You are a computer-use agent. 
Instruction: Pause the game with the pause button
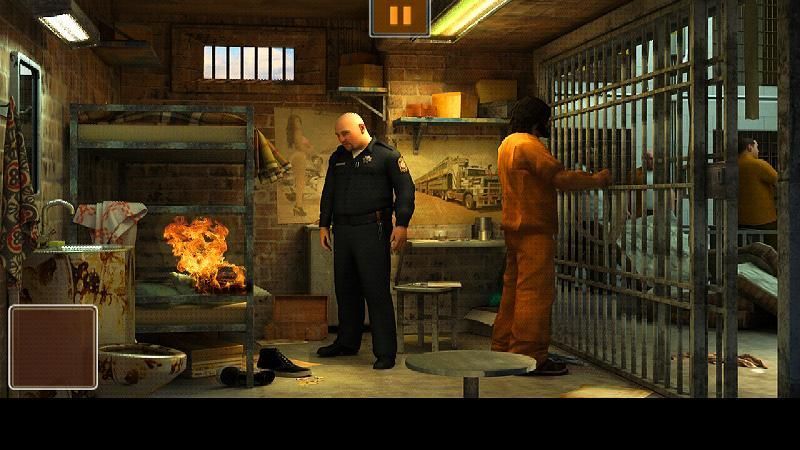pos(400,17)
